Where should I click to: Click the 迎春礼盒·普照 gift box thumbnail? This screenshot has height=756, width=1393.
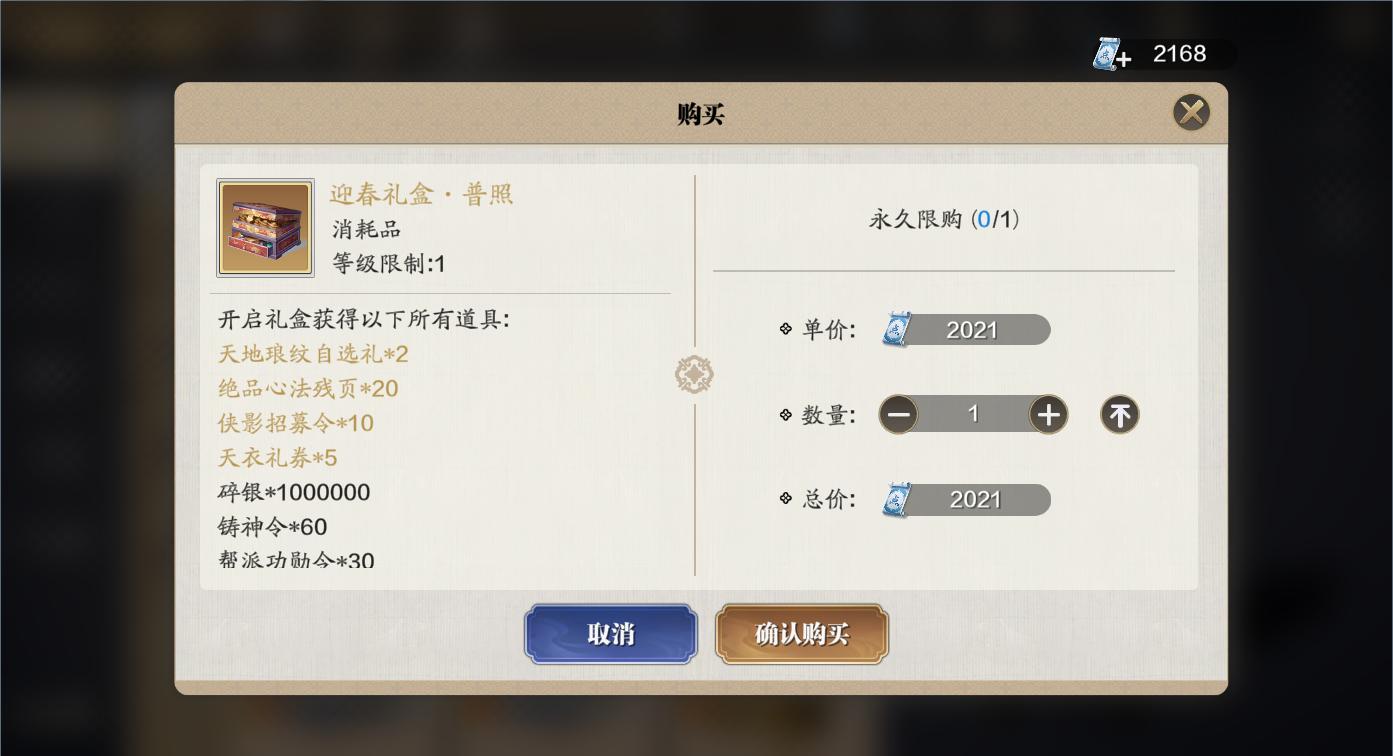(x=264, y=227)
